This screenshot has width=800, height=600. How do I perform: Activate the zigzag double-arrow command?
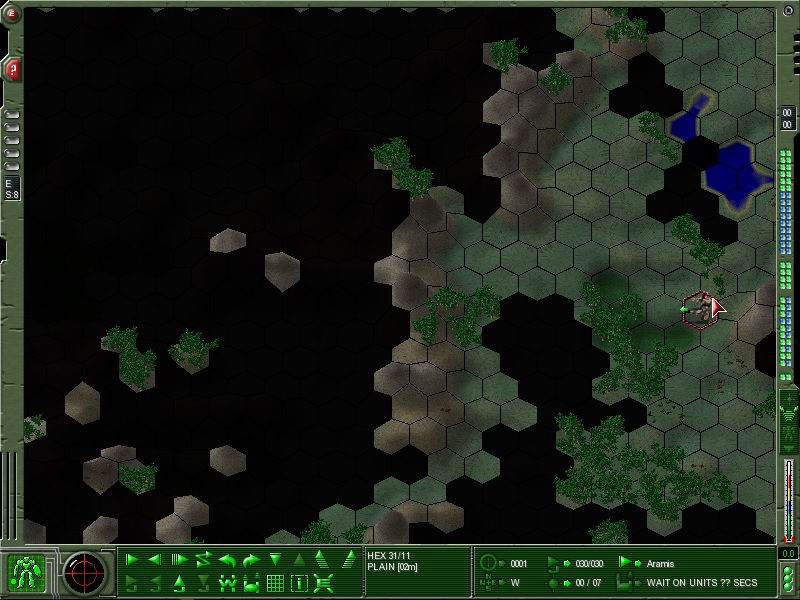click(203, 560)
